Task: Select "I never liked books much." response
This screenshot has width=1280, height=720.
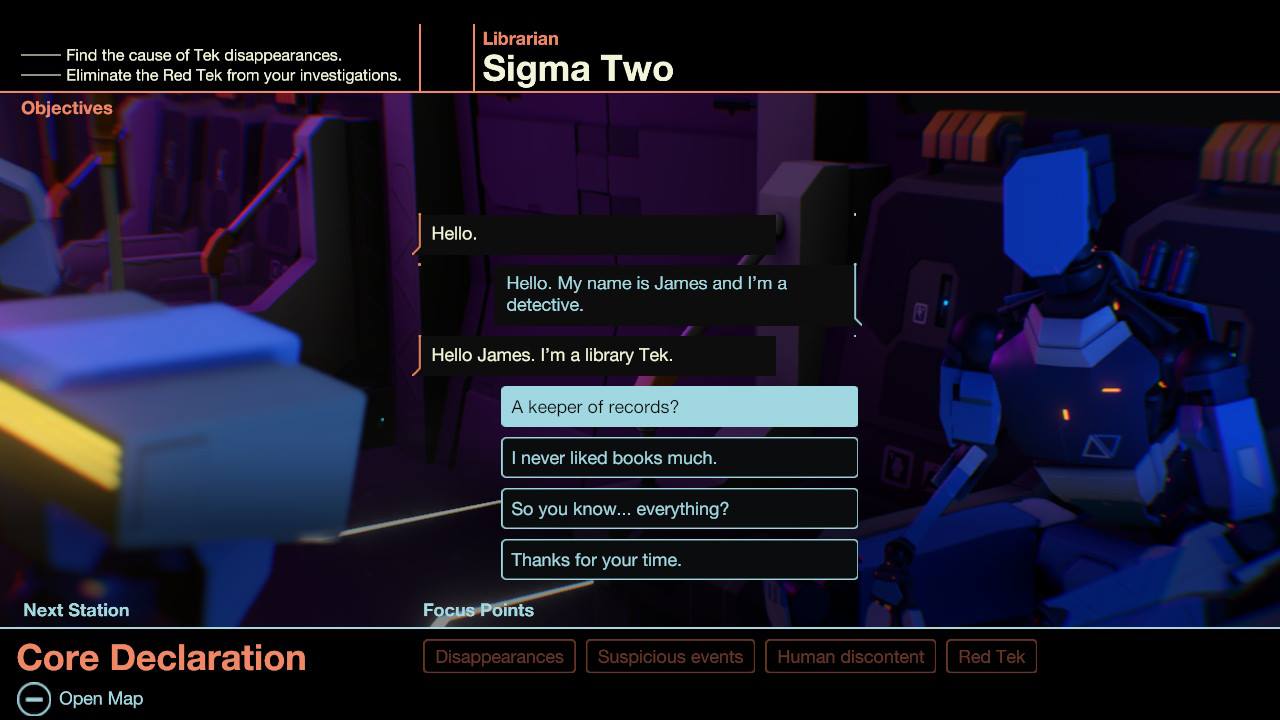Action: [679, 458]
